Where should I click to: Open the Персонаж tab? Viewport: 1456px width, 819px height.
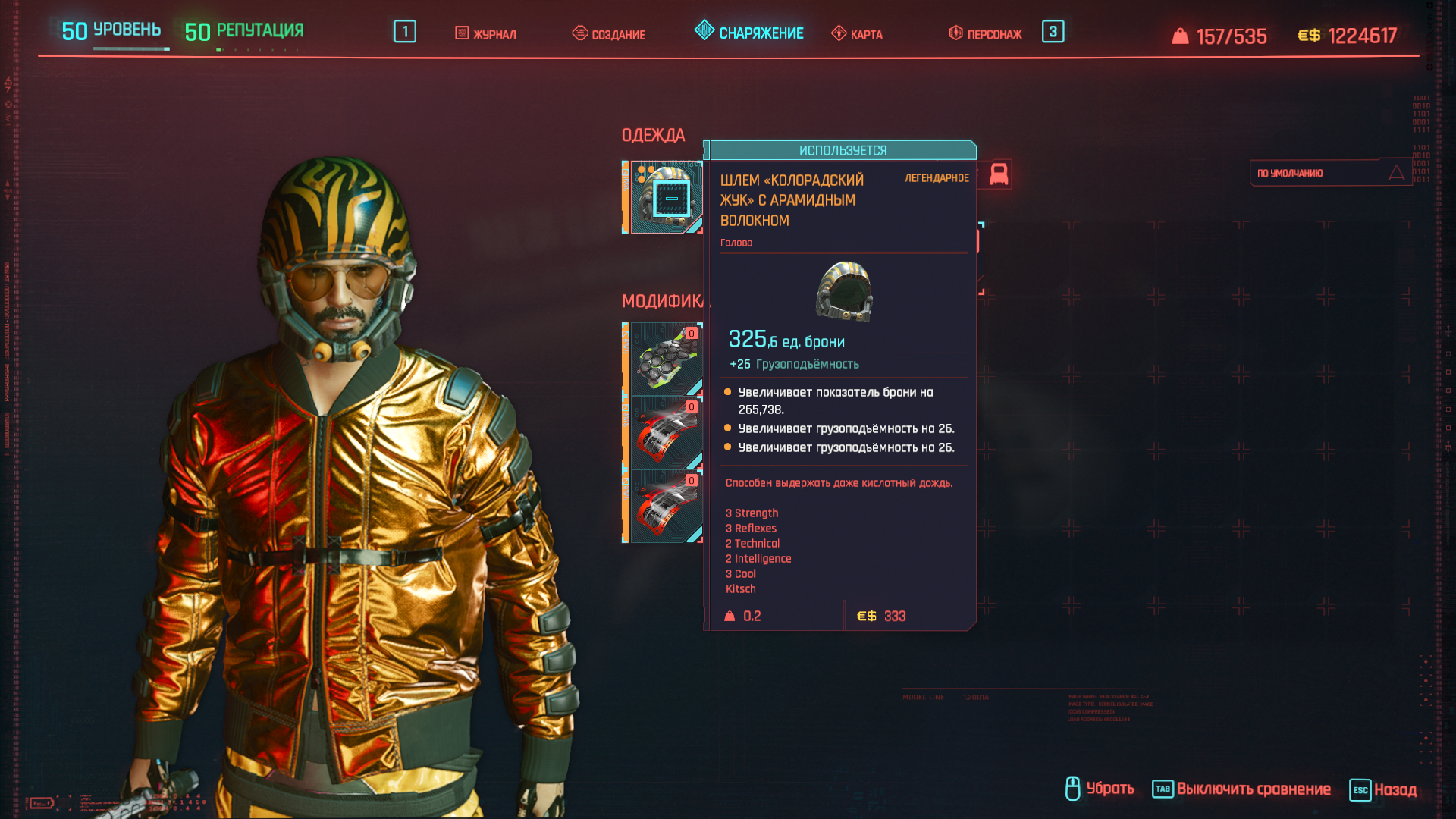[985, 34]
